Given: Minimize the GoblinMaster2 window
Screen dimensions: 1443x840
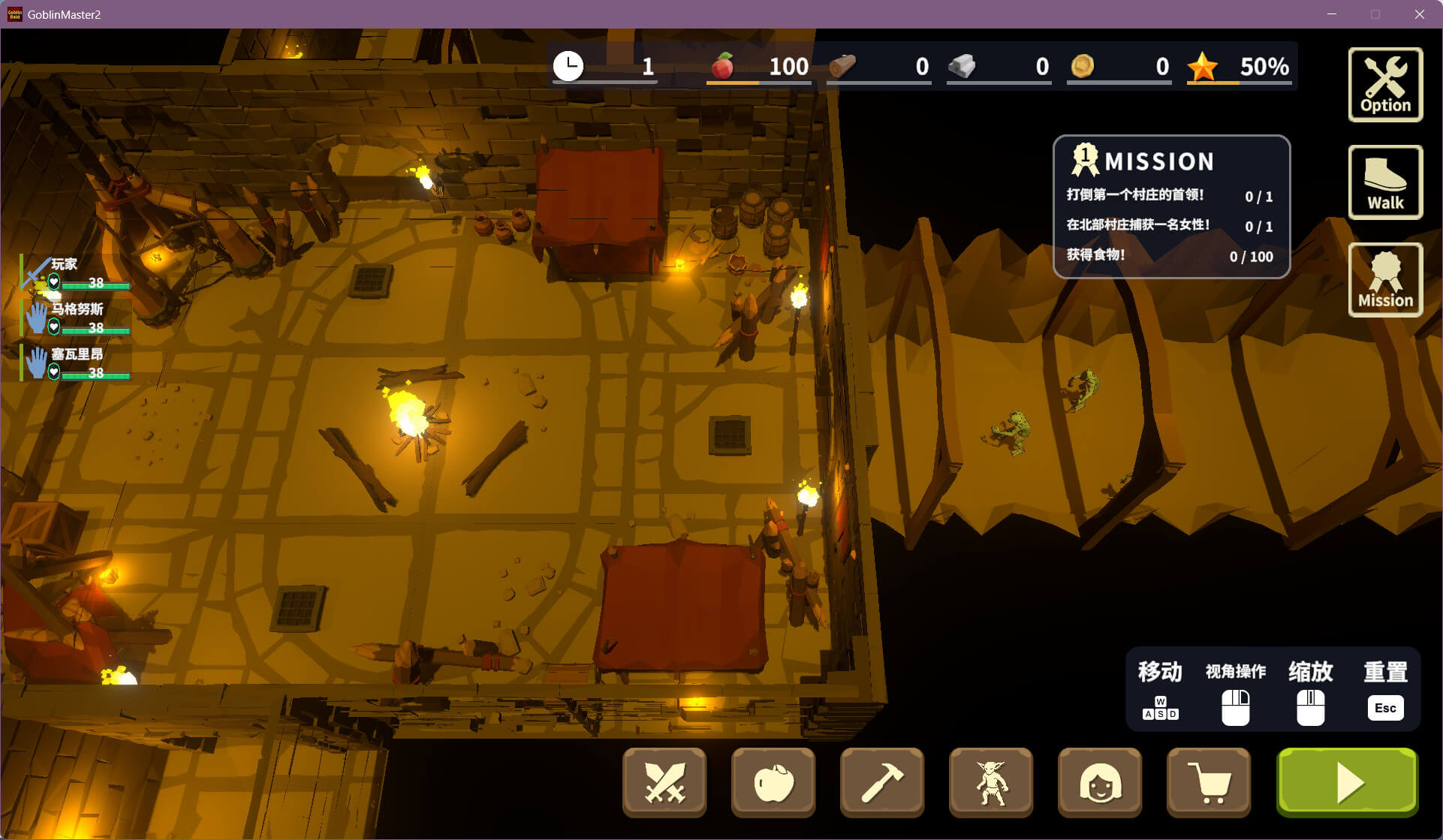Looking at the screenshot, I should [1332, 14].
